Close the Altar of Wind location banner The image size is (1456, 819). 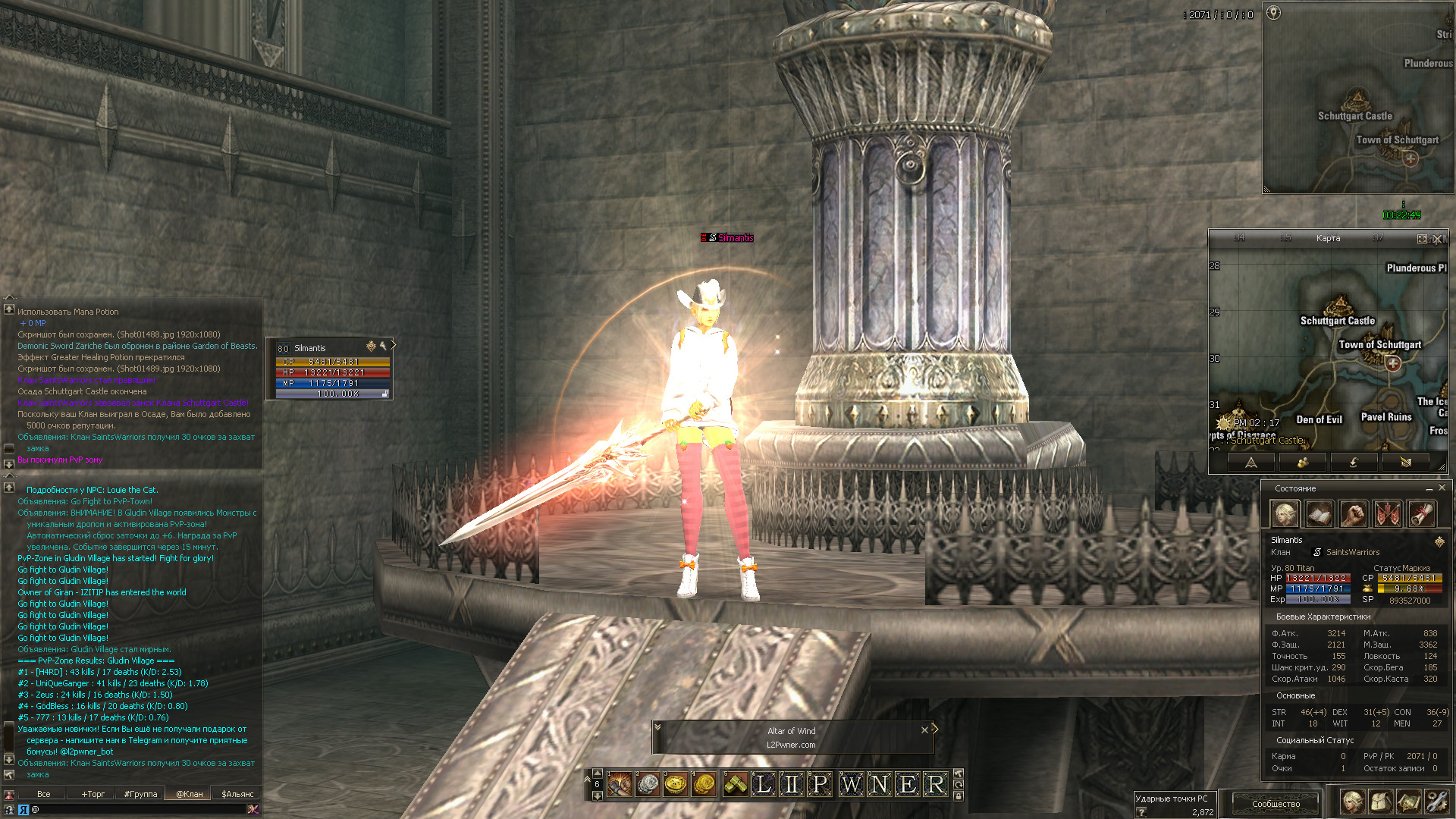coord(924,730)
